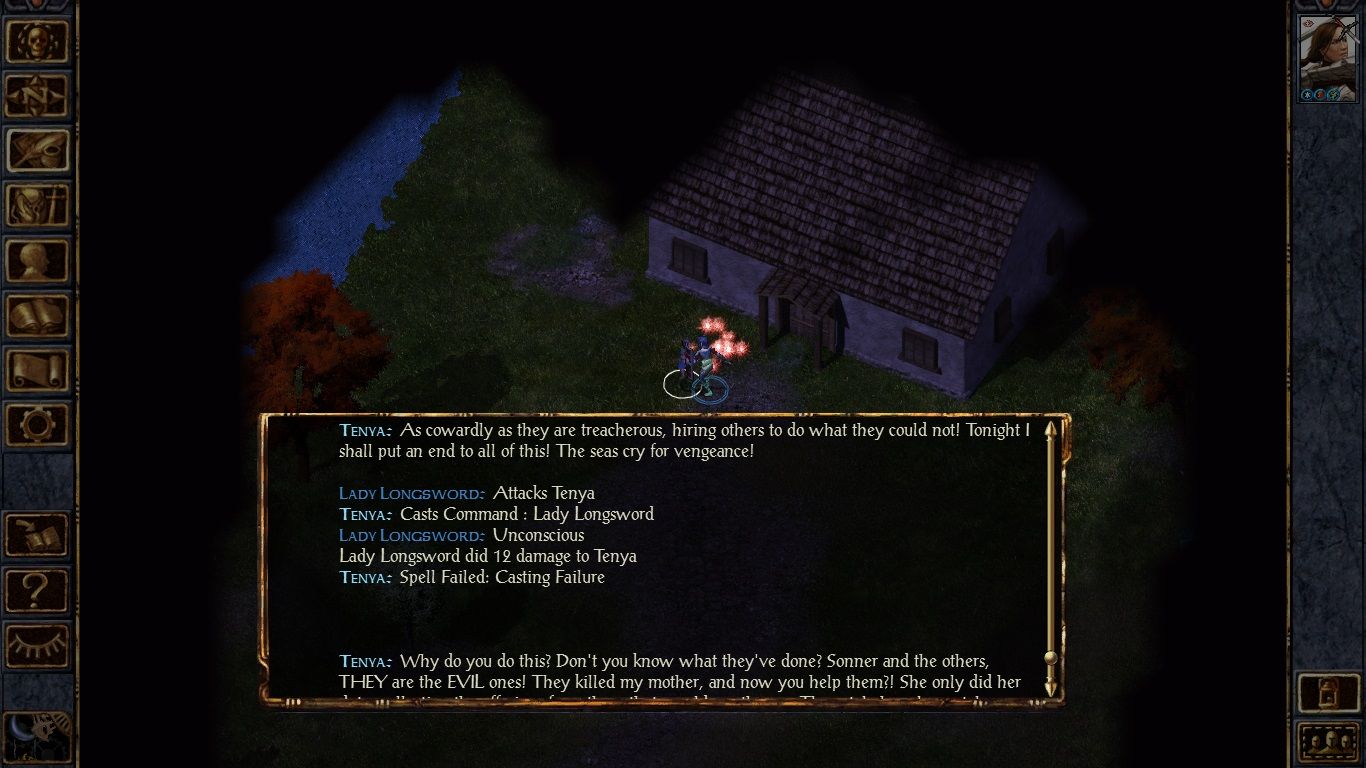This screenshot has width=1366, height=768.
Task: Open the character record head icon
Action: [38, 261]
